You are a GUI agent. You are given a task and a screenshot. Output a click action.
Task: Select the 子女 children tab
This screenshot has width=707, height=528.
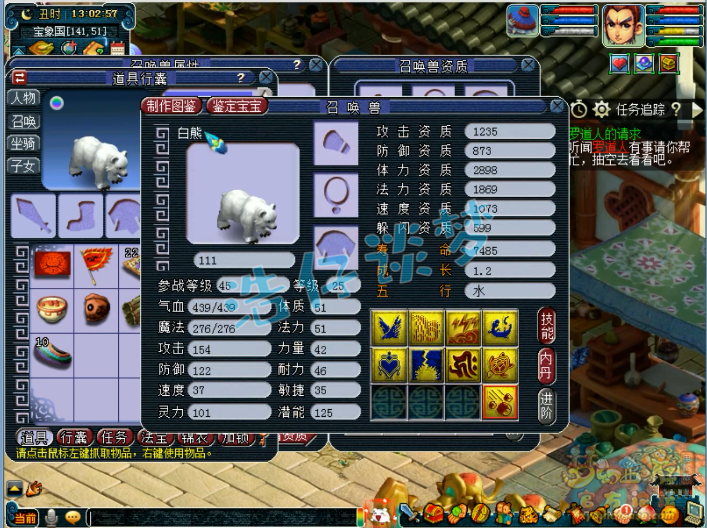(x=23, y=165)
